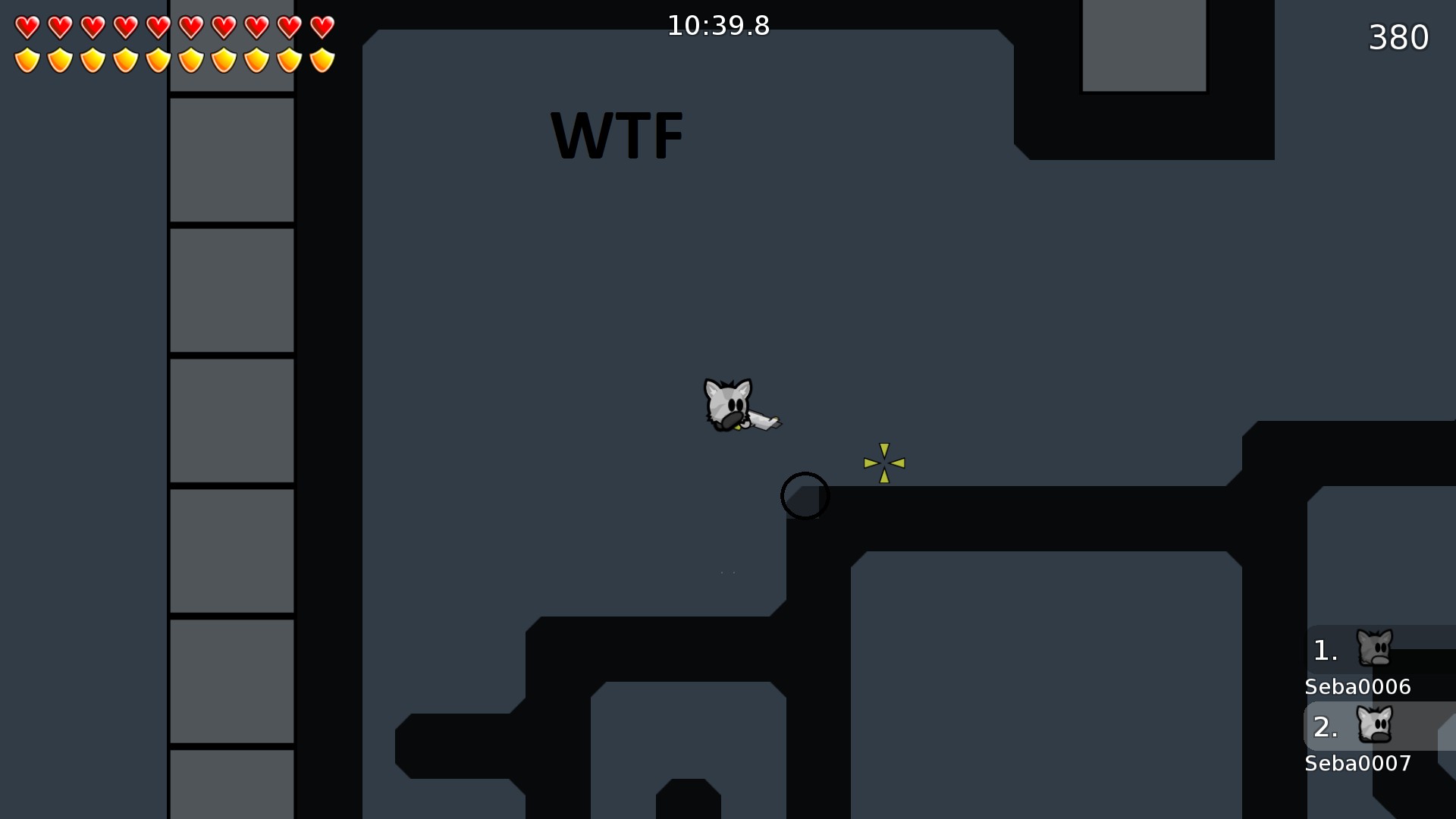Click the topmost ladder tile on the left
Image resolution: width=1456 pixels, height=819 pixels.
click(231, 159)
